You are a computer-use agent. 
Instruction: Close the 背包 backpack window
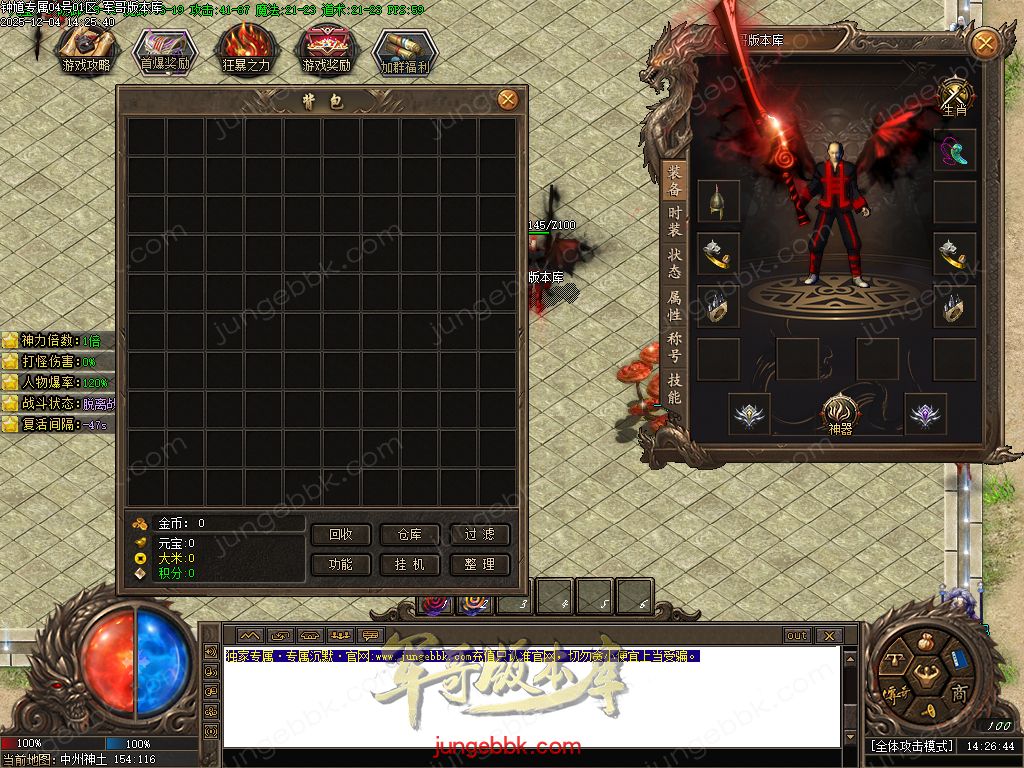(508, 99)
